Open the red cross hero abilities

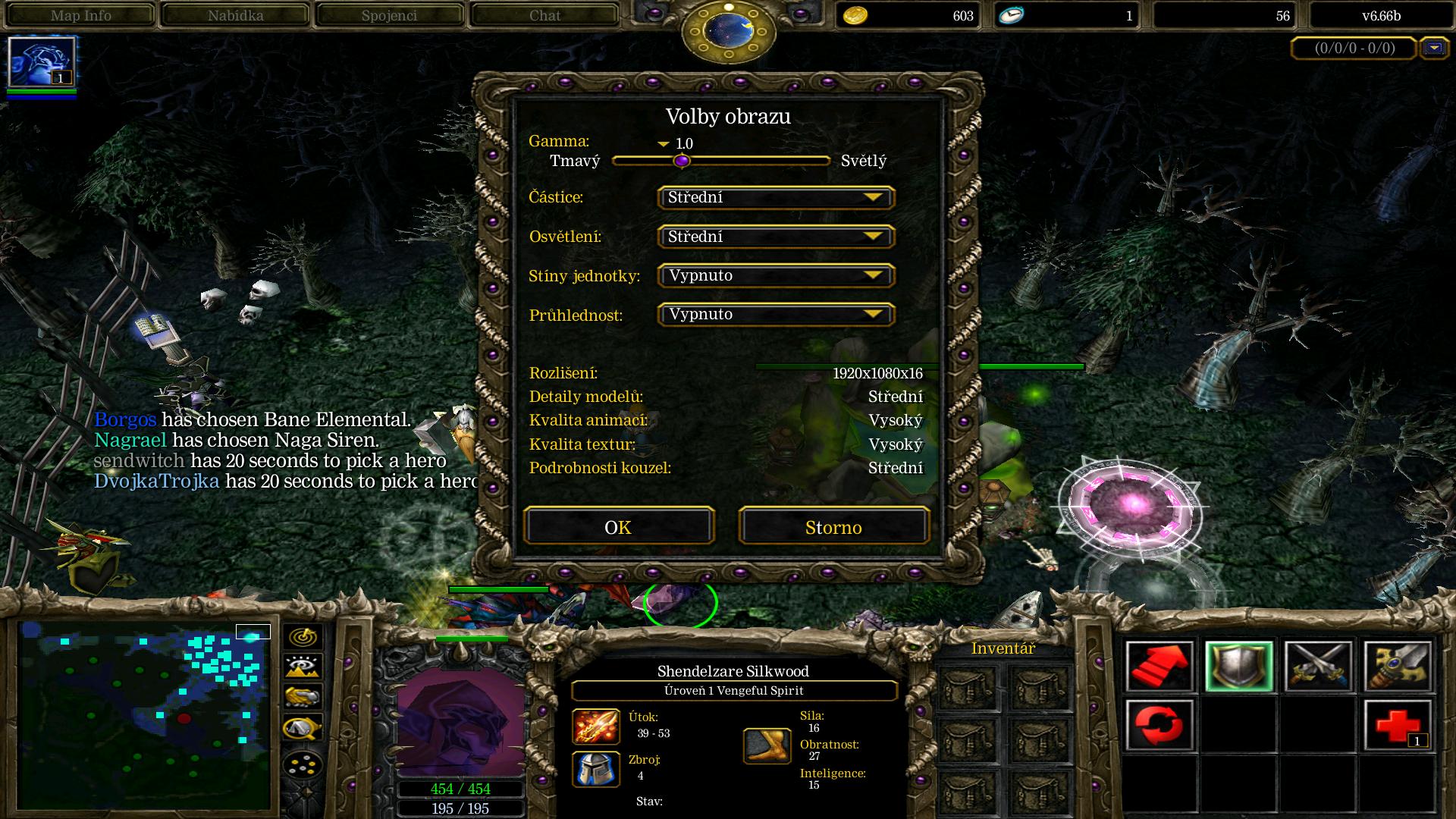click(x=1398, y=725)
